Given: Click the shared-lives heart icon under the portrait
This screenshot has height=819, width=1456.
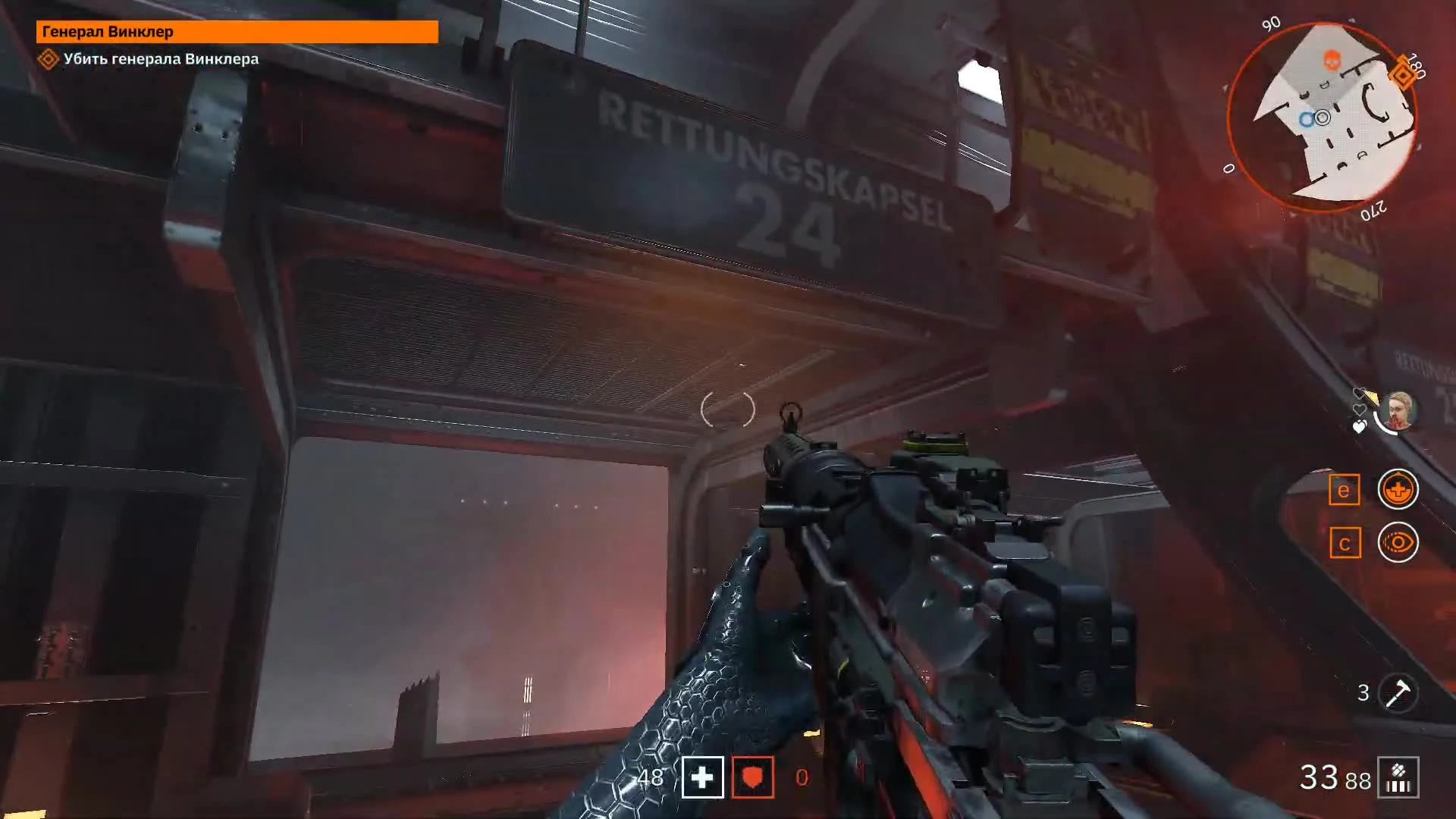Looking at the screenshot, I should click(x=1359, y=427).
